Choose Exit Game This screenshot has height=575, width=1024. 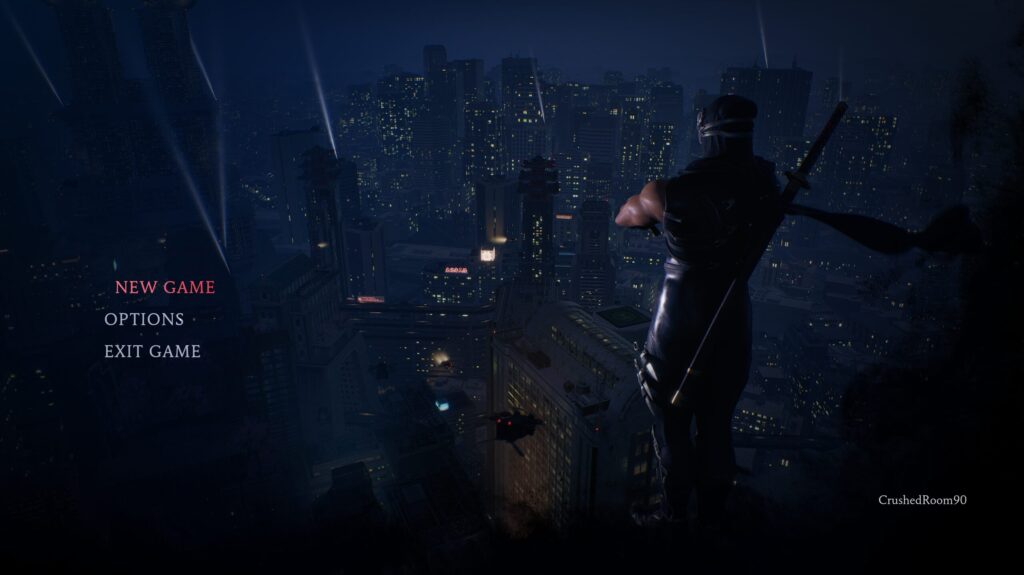pyautogui.click(x=152, y=351)
